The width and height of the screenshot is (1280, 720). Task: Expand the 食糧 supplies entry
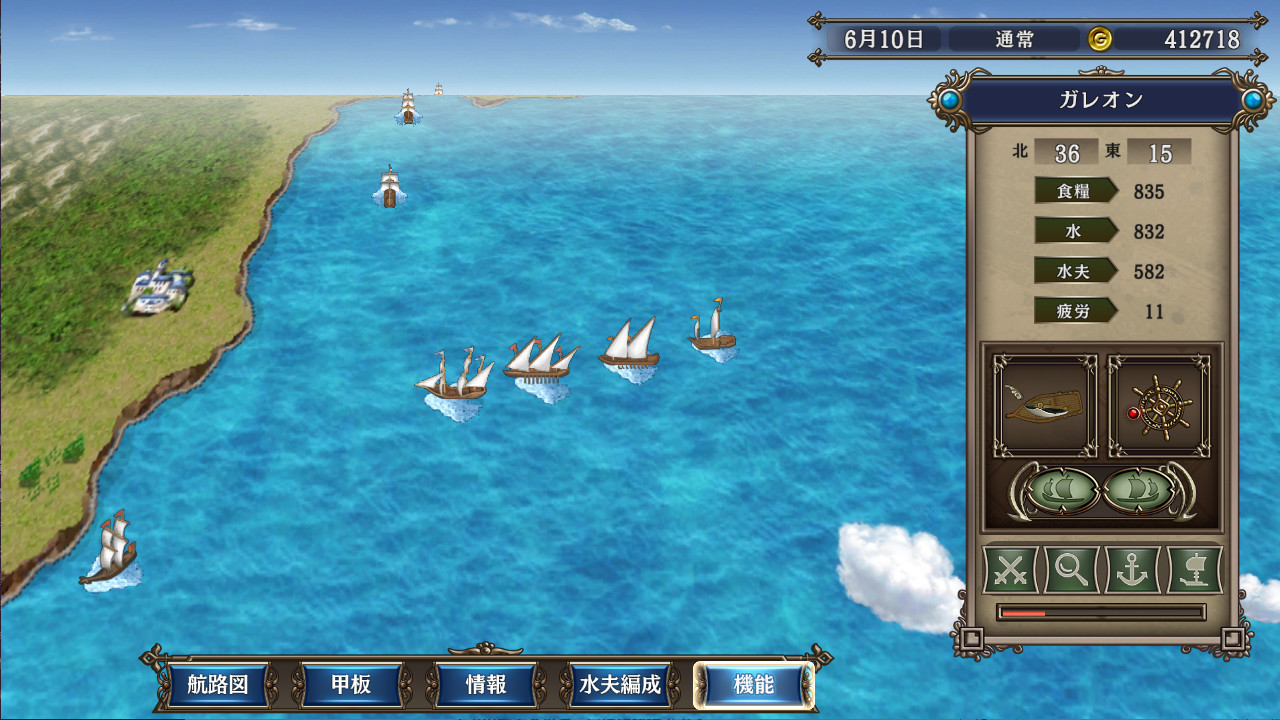tap(1075, 190)
